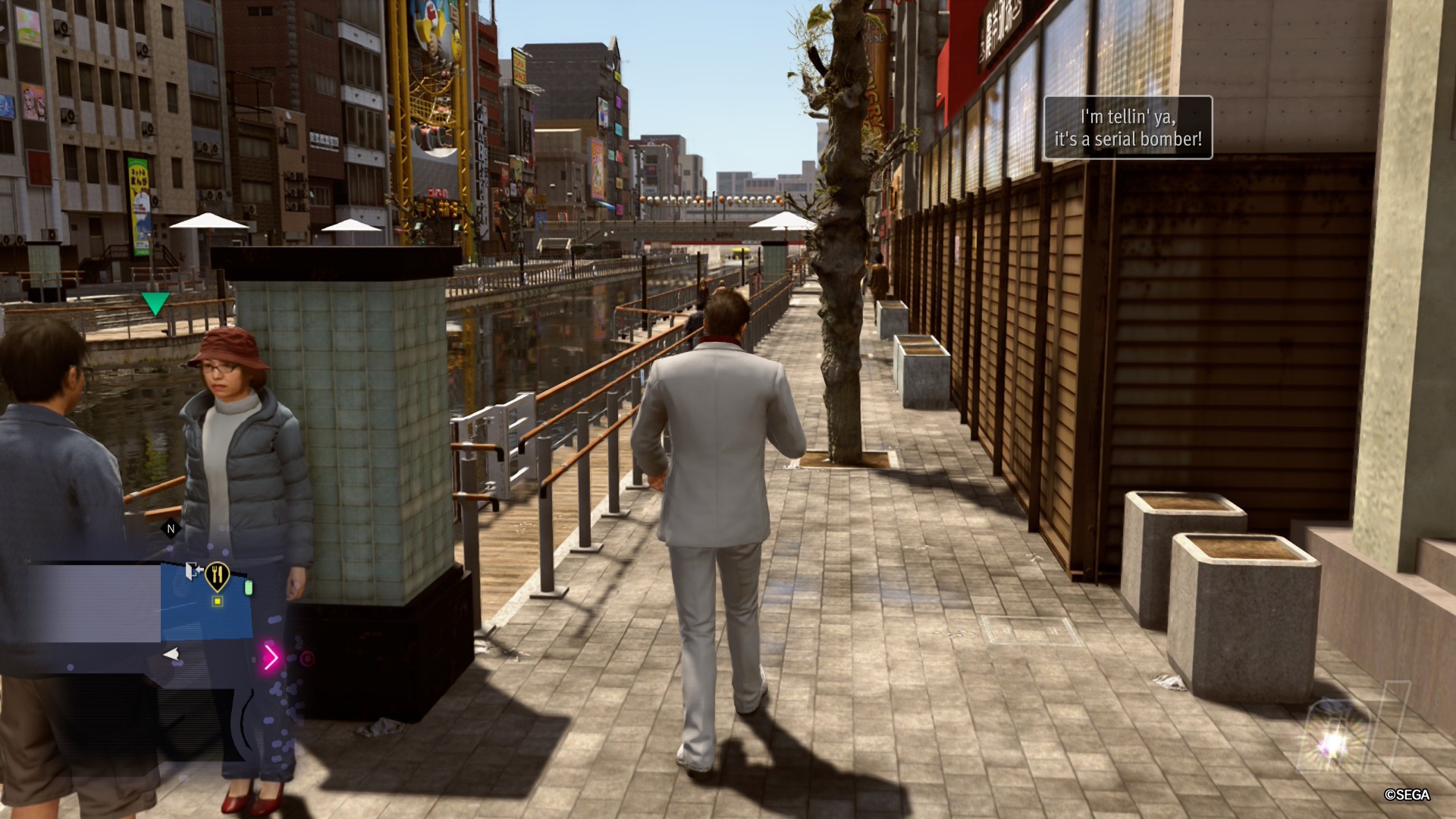Click the north compass diamond on minimap
The width and height of the screenshot is (1456, 819).
click(x=171, y=529)
